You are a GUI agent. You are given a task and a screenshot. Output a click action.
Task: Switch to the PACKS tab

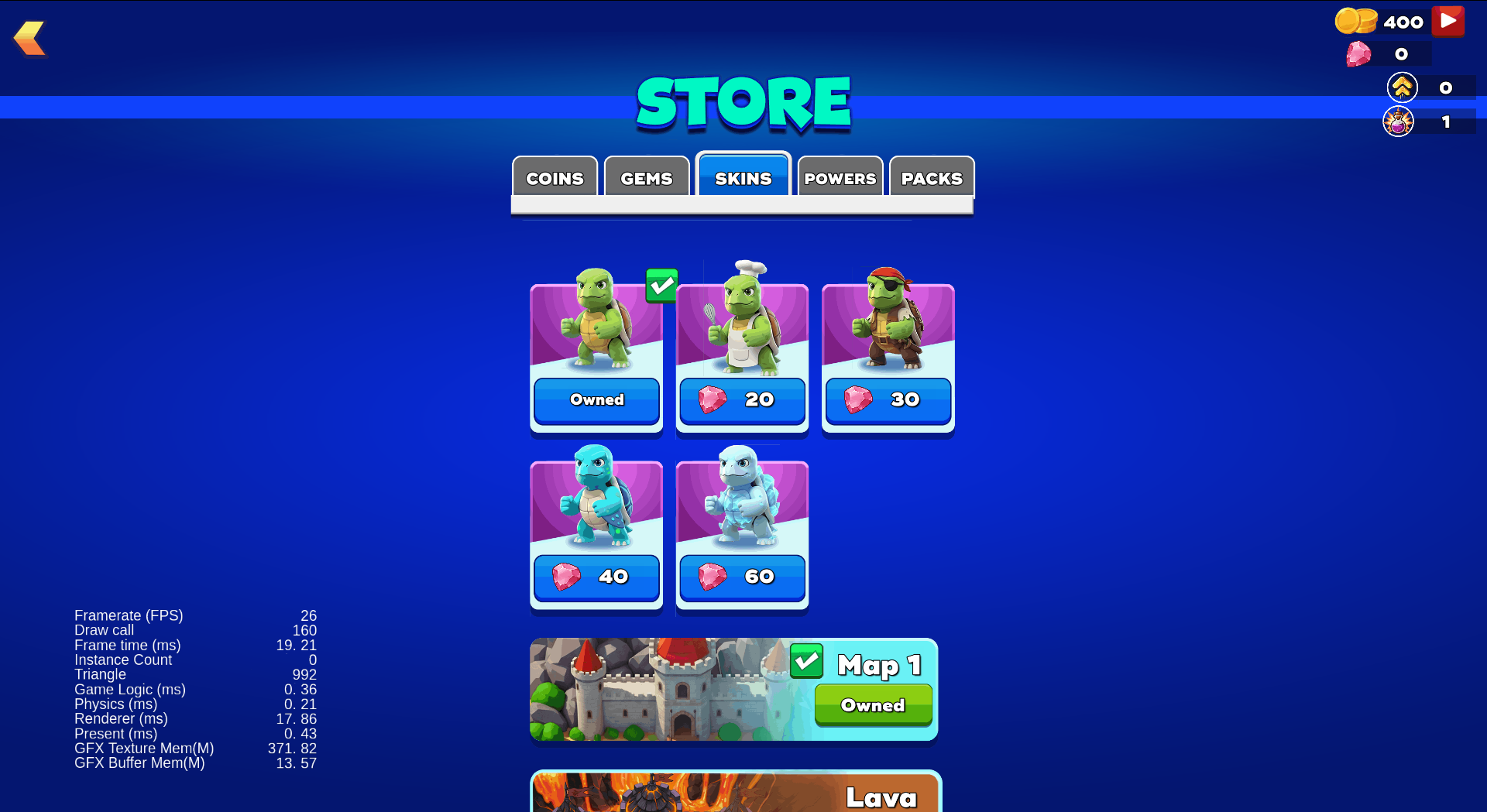coord(932,178)
